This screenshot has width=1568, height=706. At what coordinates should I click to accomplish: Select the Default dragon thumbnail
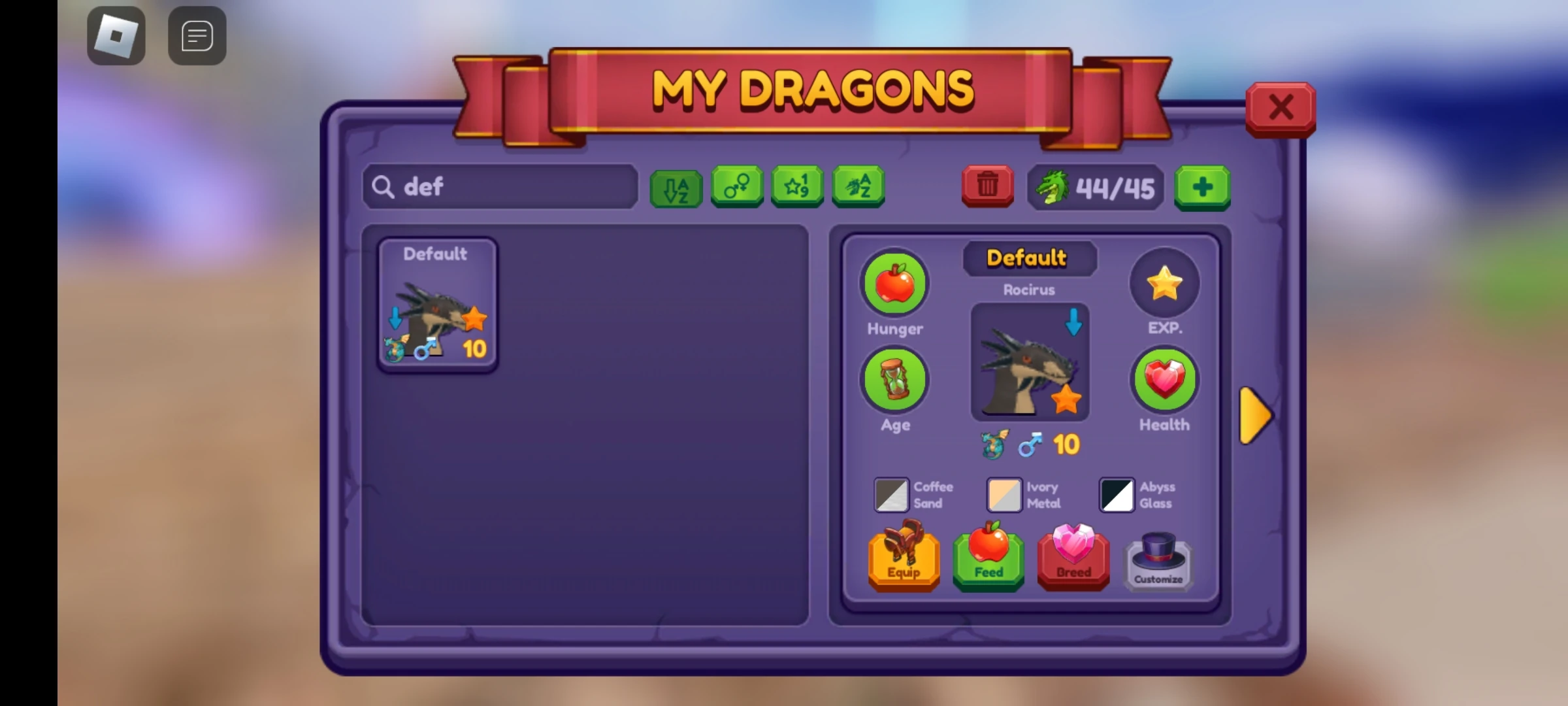436,307
